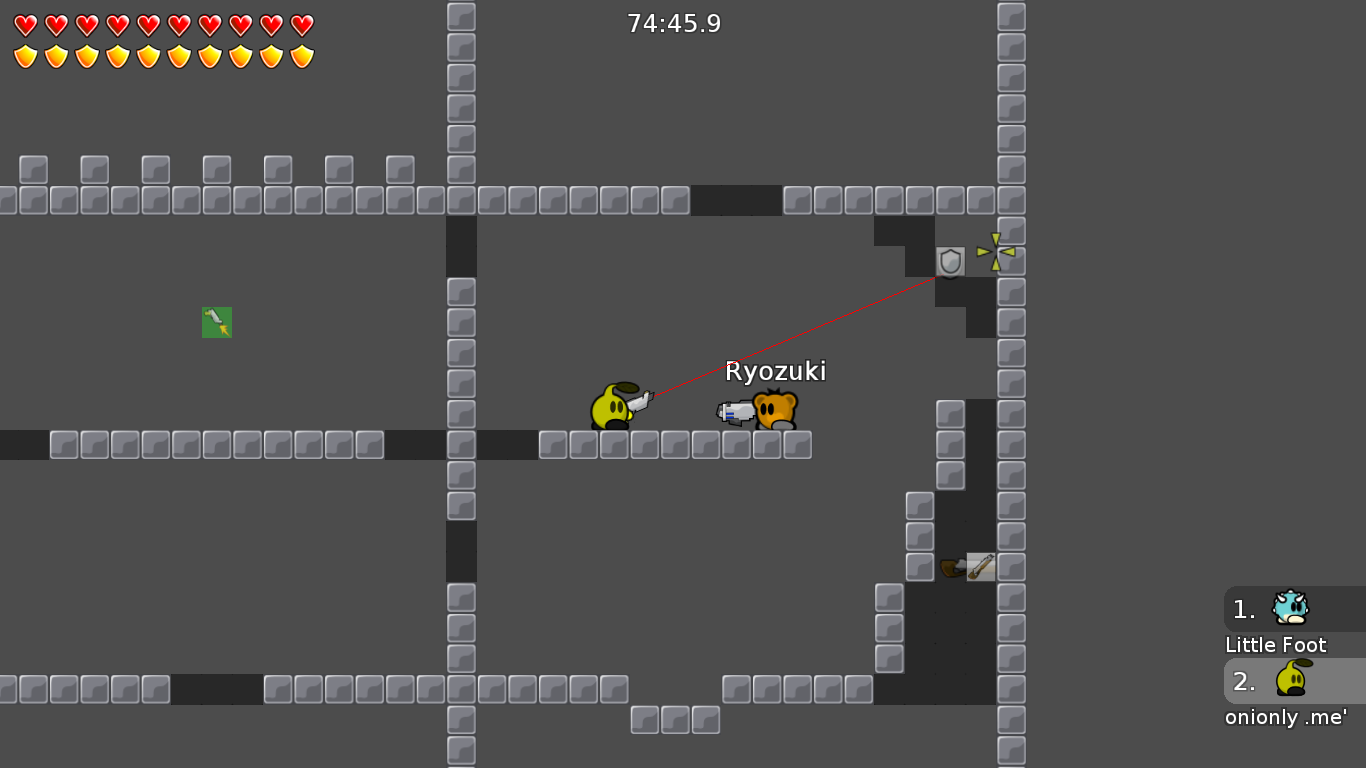This screenshot has height=768, width=1366.
Task: Click the pistol held by the yellow player
Action: [641, 400]
